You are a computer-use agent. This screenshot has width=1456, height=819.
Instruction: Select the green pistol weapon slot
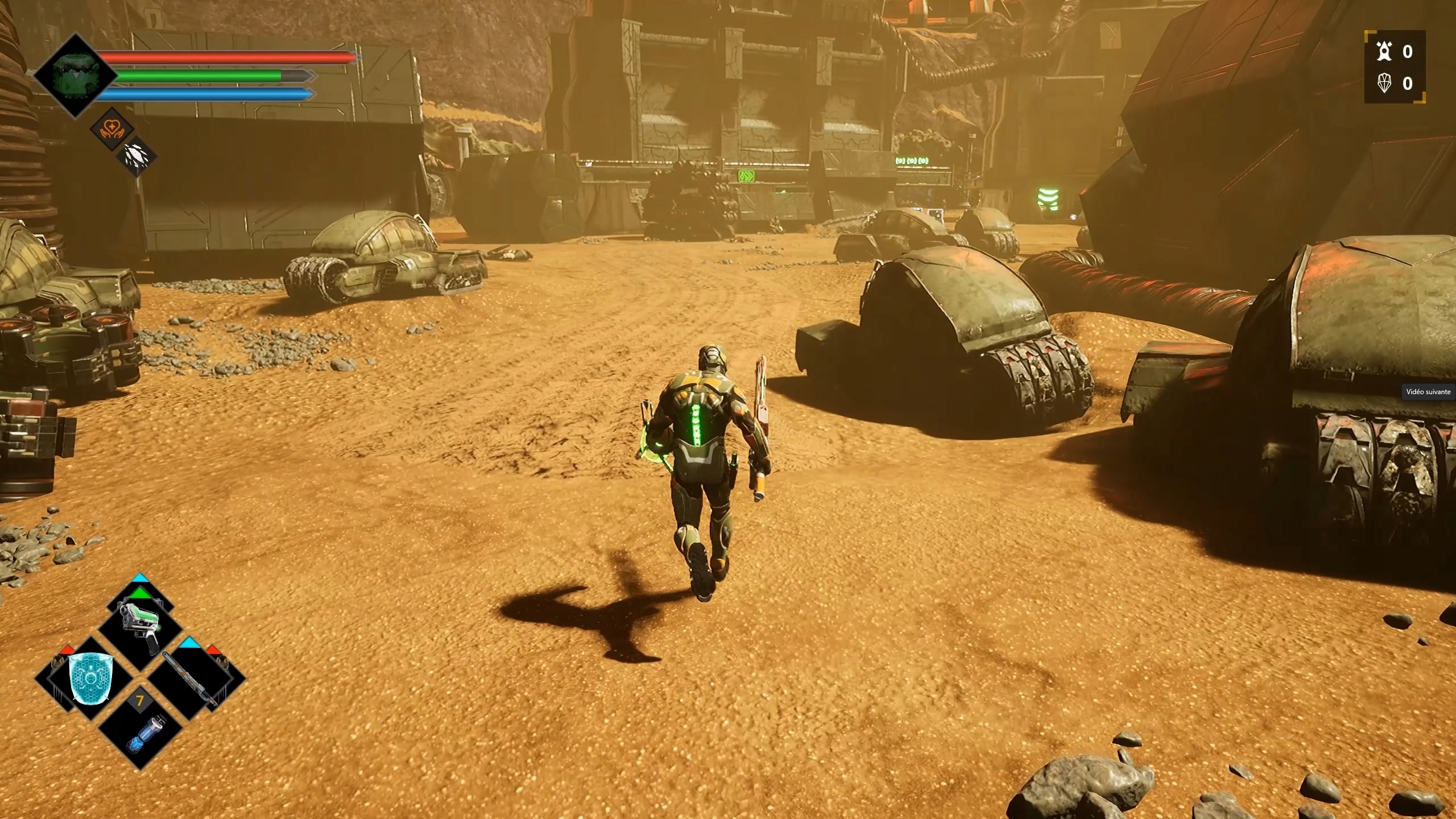point(140,627)
